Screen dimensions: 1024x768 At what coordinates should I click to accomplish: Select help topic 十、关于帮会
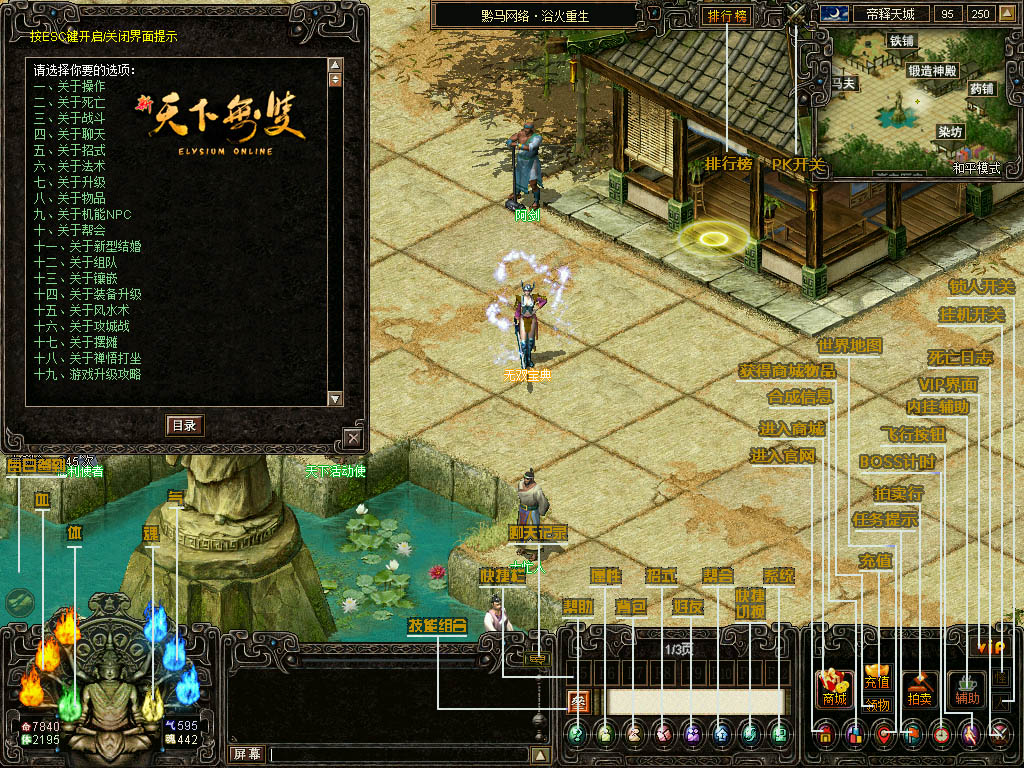coord(69,230)
